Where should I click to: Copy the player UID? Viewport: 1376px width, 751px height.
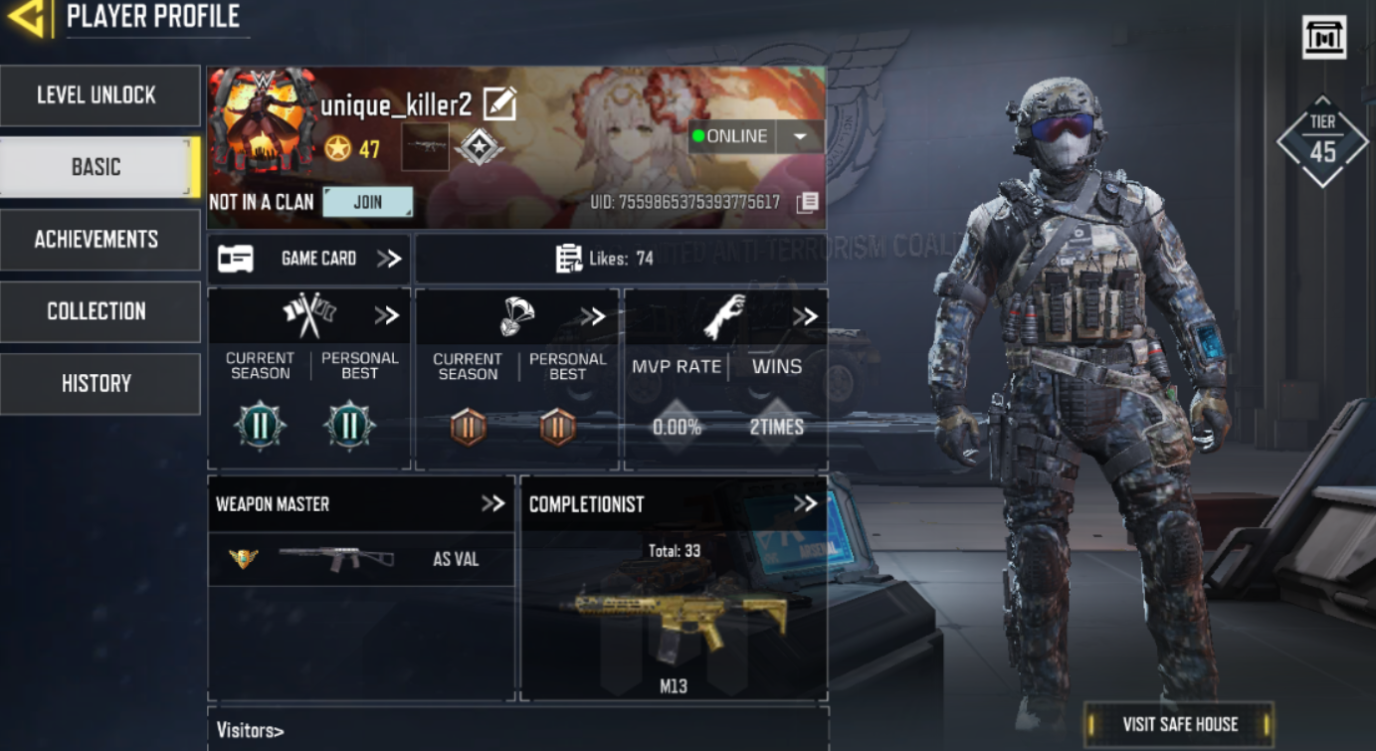[x=807, y=203]
